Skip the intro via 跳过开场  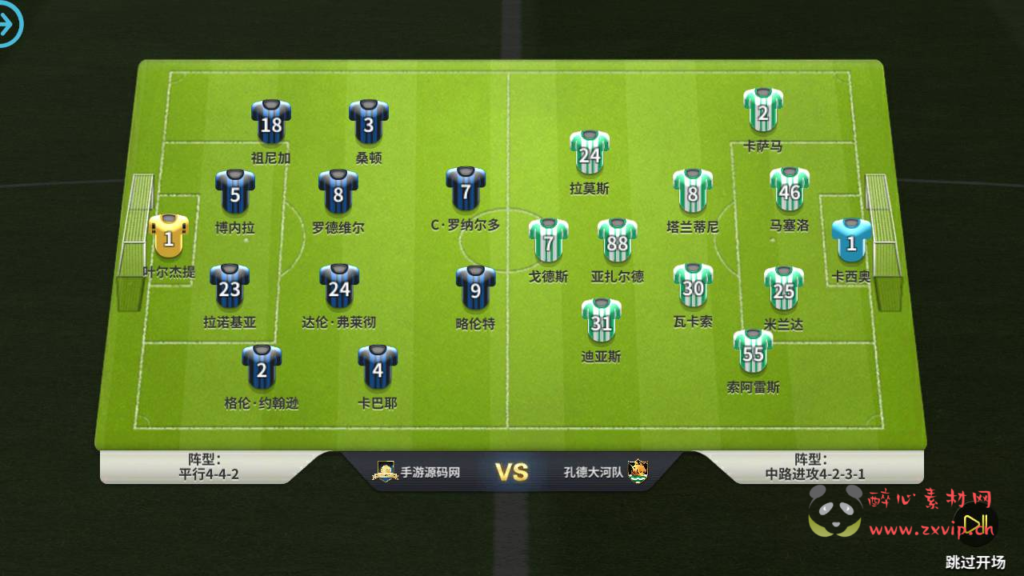coord(975,562)
